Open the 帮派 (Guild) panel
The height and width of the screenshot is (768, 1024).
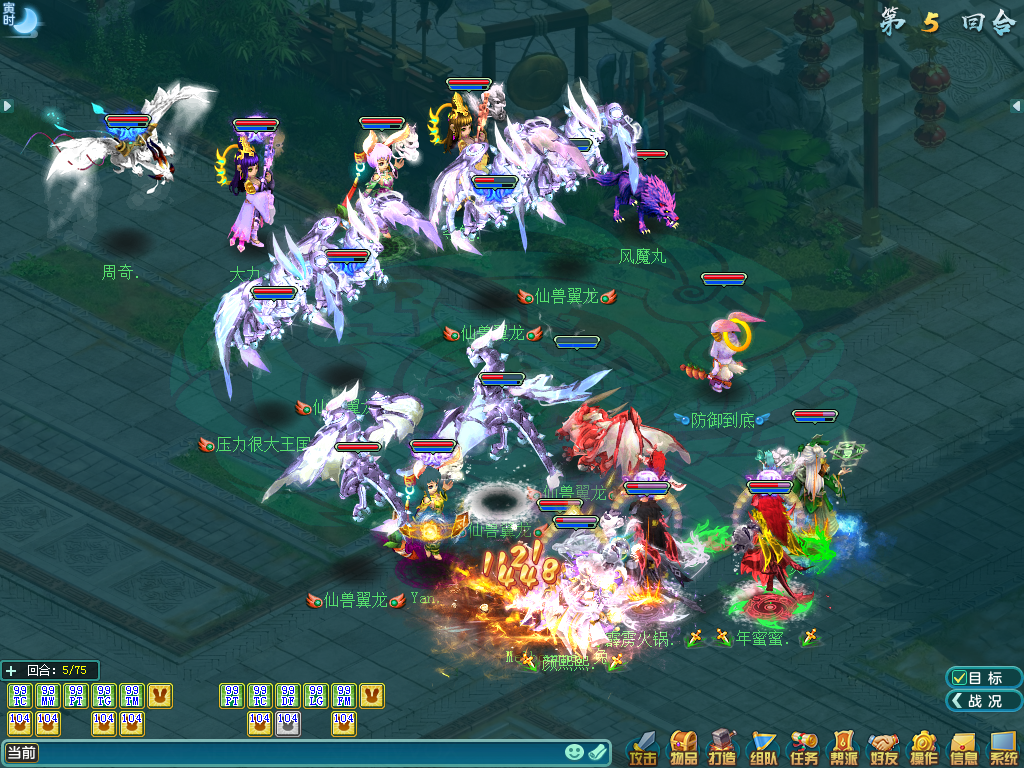pyautogui.click(x=844, y=749)
